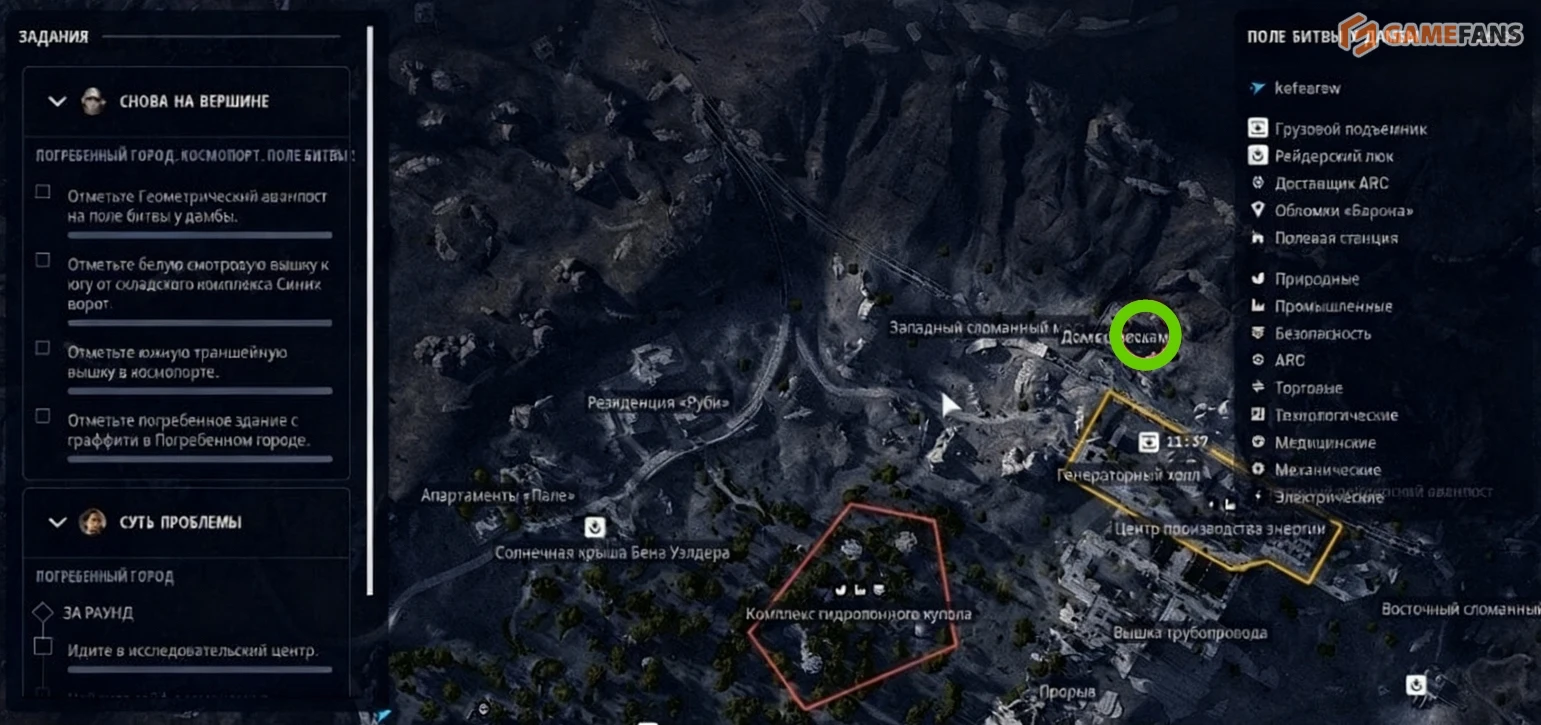Image resolution: width=1541 pixels, height=725 pixels.
Task: Select the «Торговые» loot category
Action: 1308,388
